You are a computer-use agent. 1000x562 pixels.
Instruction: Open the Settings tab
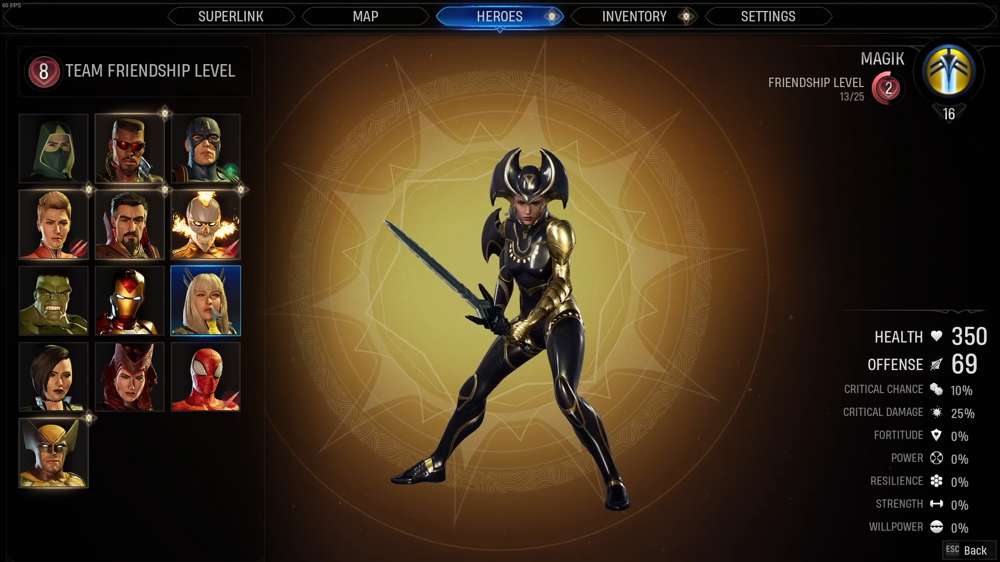point(768,16)
